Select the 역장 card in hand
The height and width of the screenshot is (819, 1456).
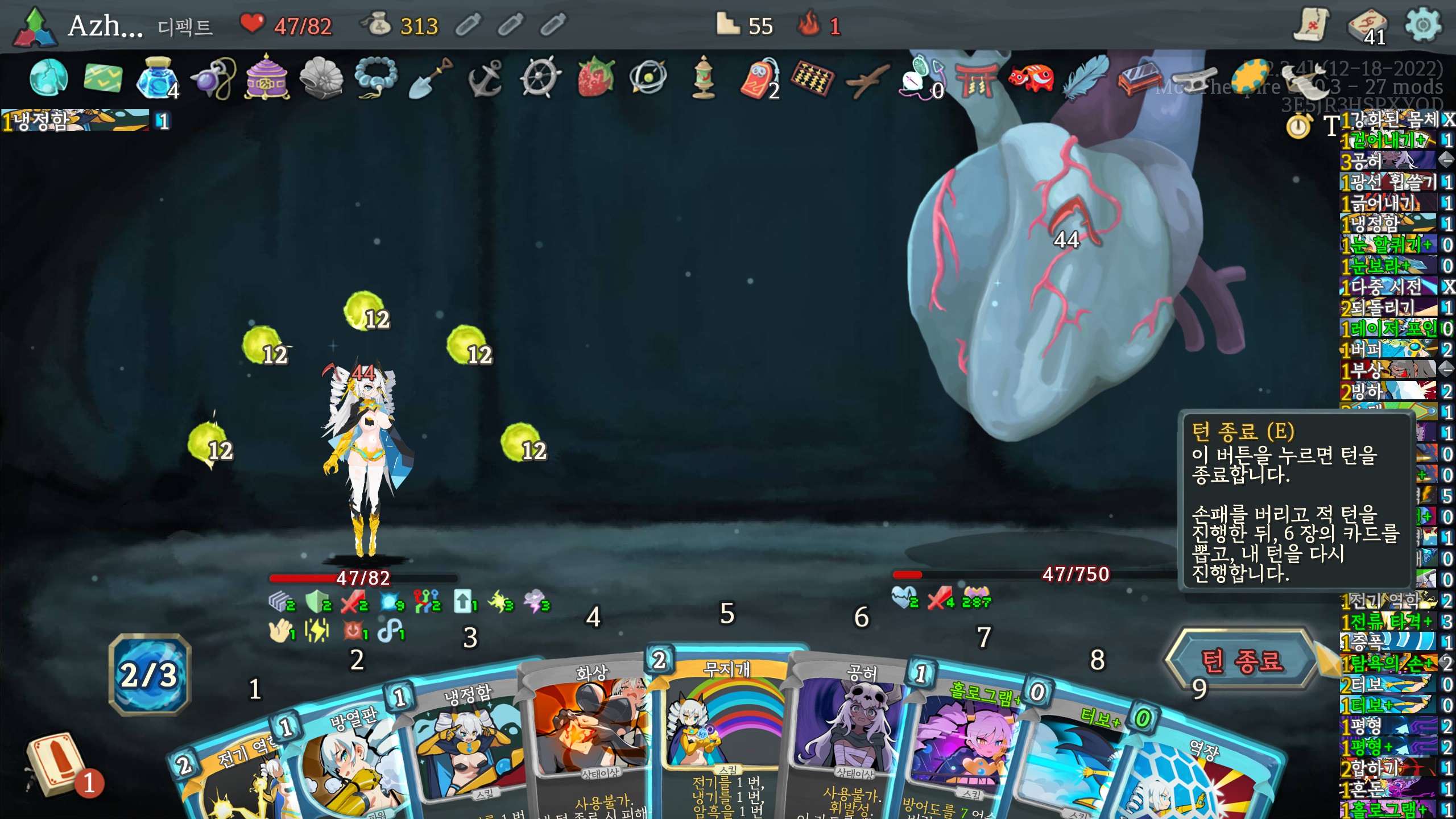click(1194, 779)
